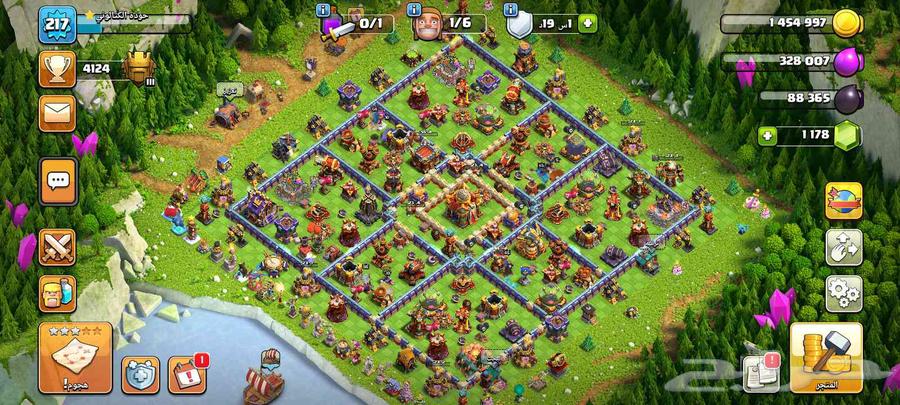Screen dimensions: 900x405
Task: Open the newspaper icon with red alert
Action: (760, 372)
